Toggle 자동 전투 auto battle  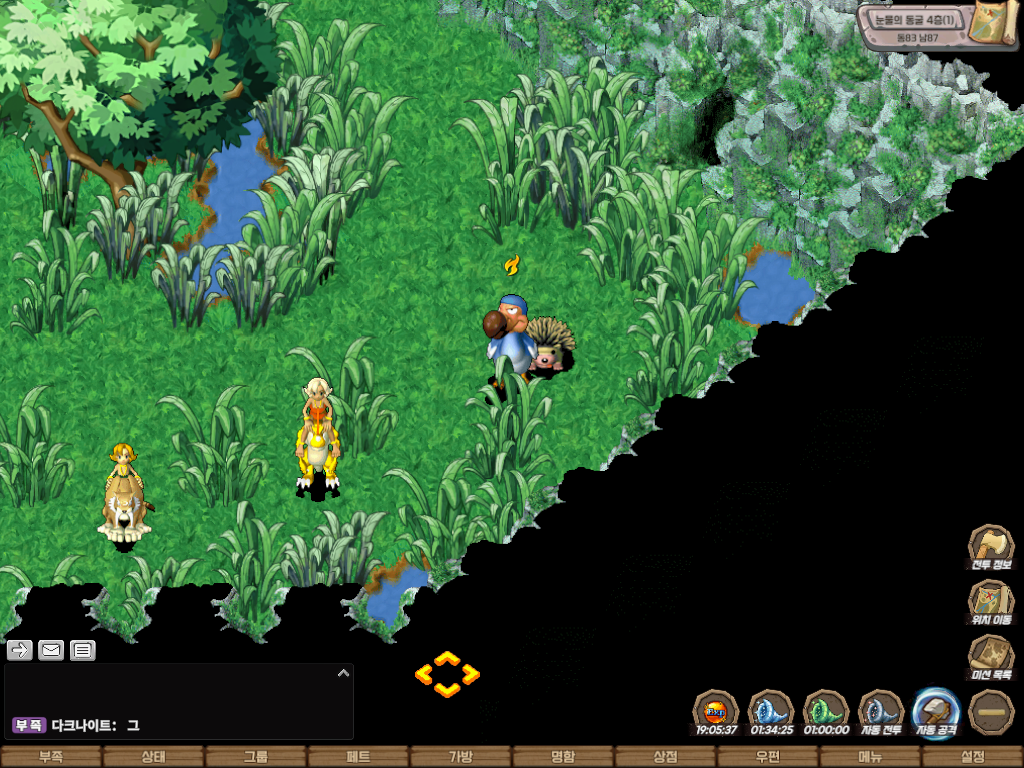(x=881, y=711)
